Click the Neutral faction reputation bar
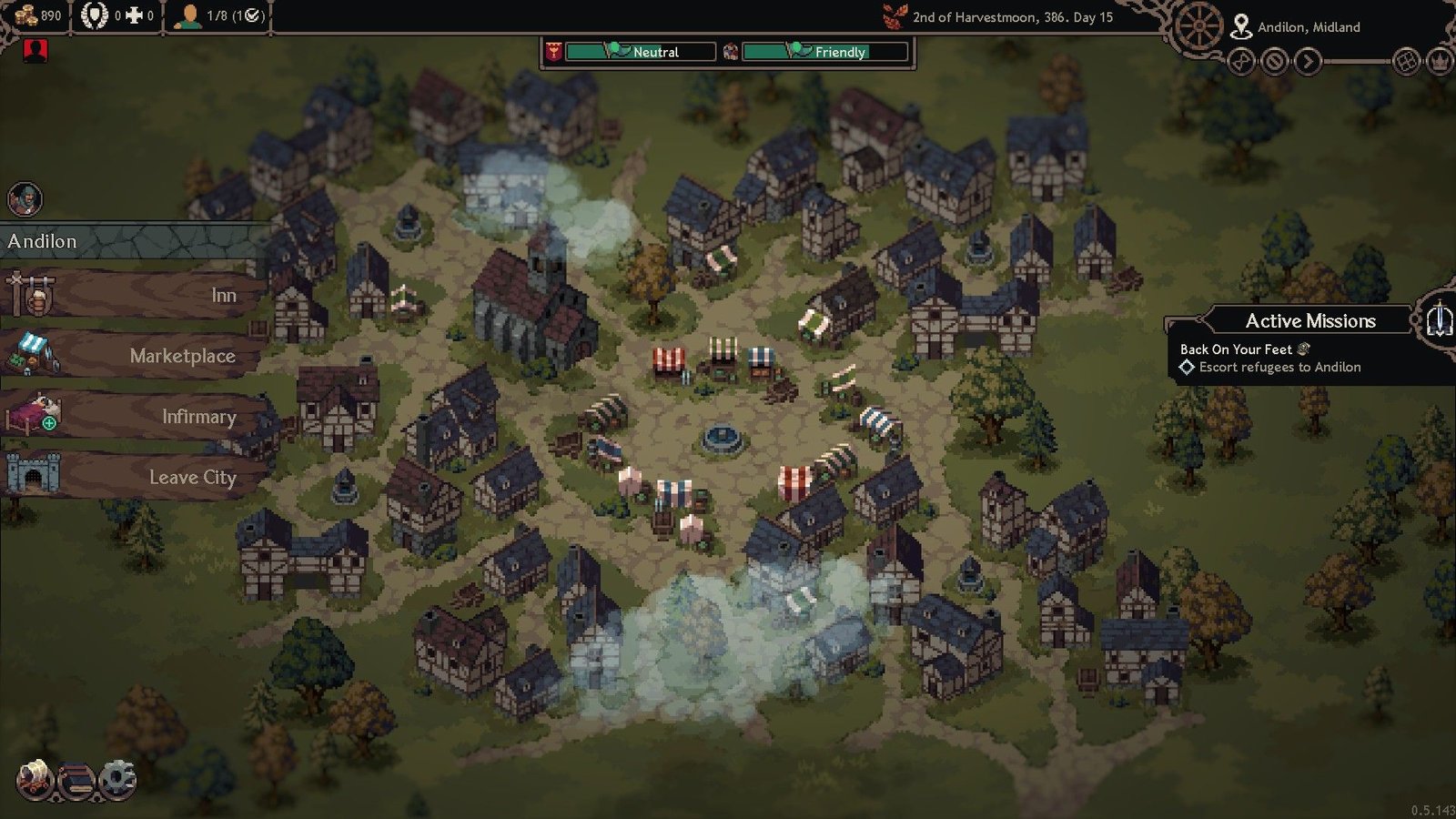 640,52
